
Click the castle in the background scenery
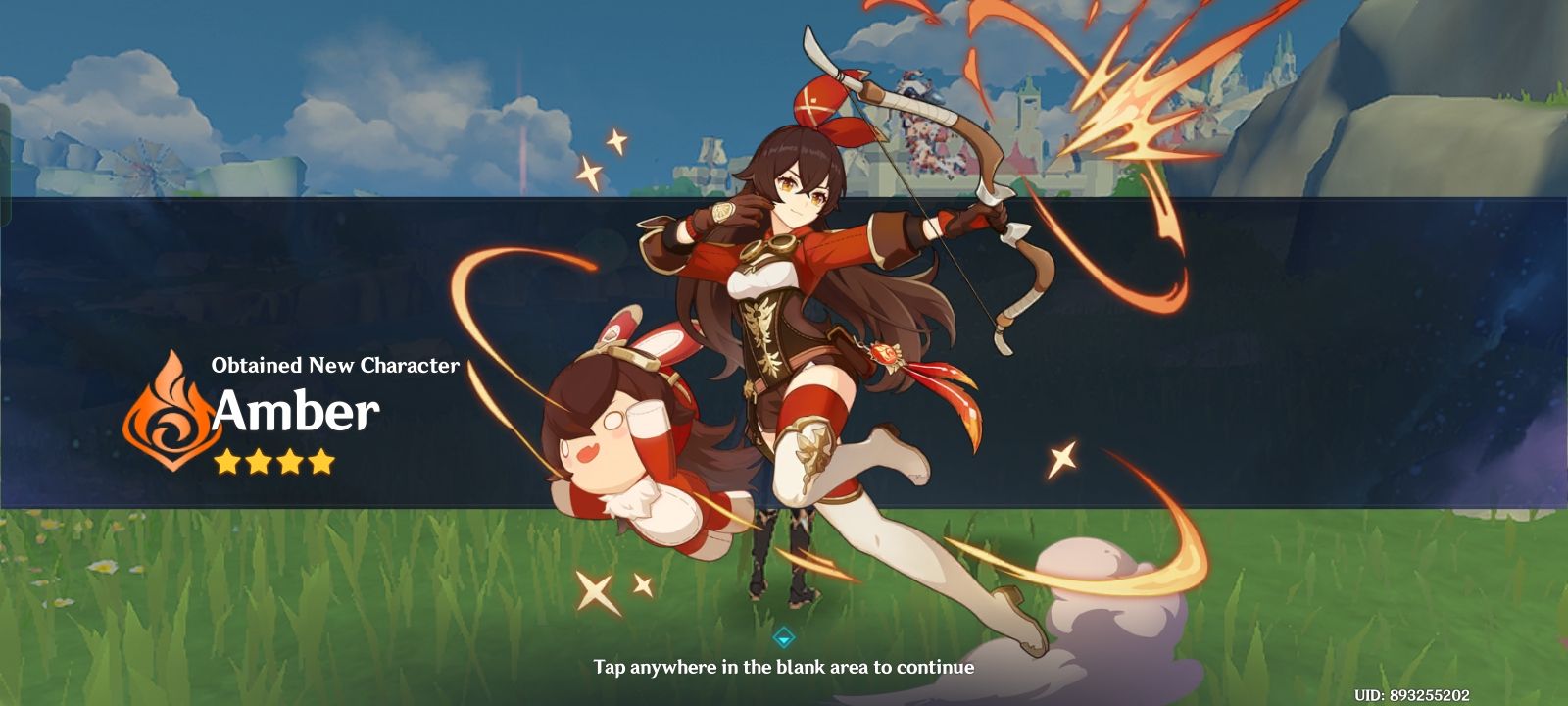(1029, 108)
